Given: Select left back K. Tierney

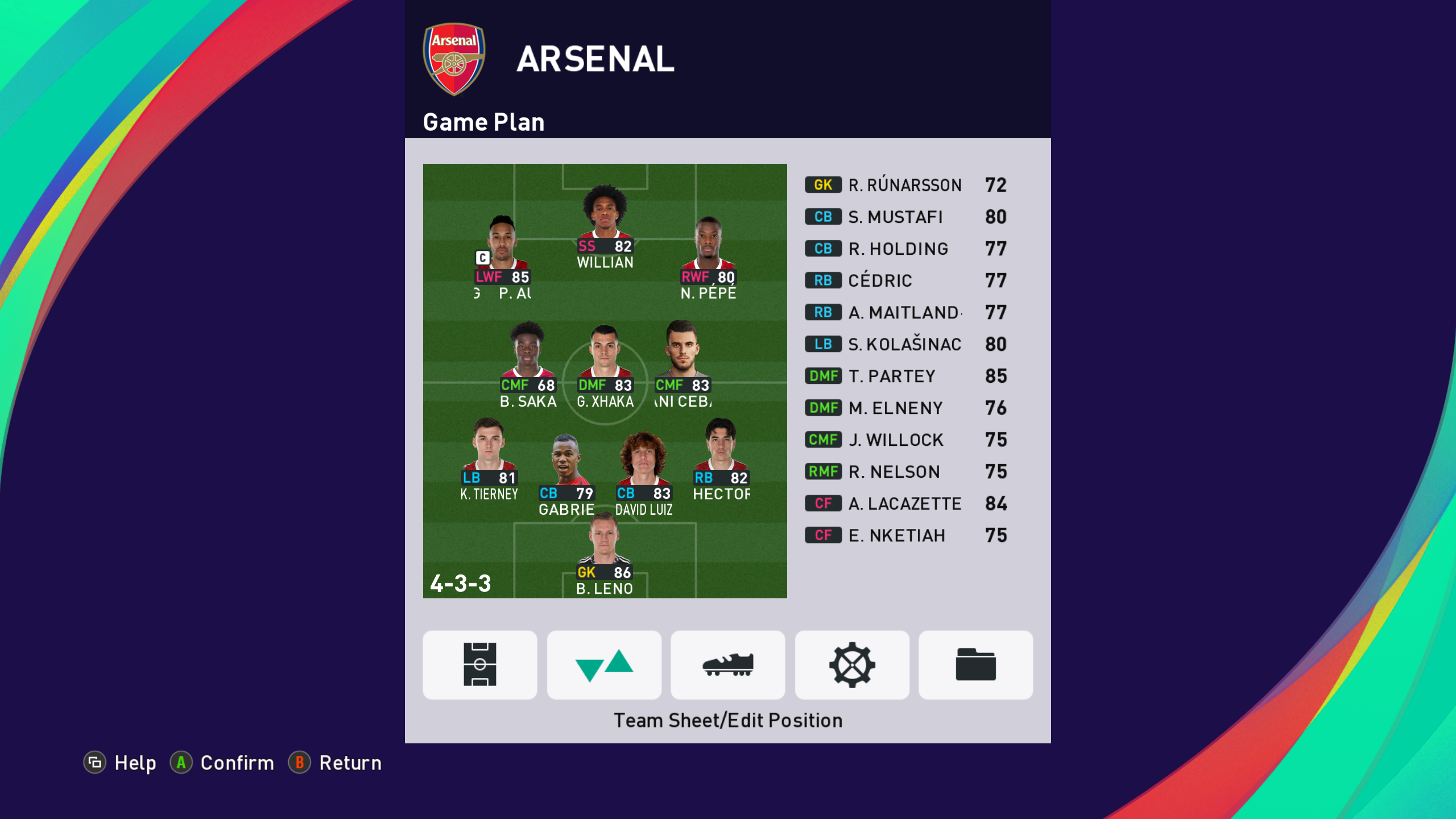Looking at the screenshot, I should point(489,458).
